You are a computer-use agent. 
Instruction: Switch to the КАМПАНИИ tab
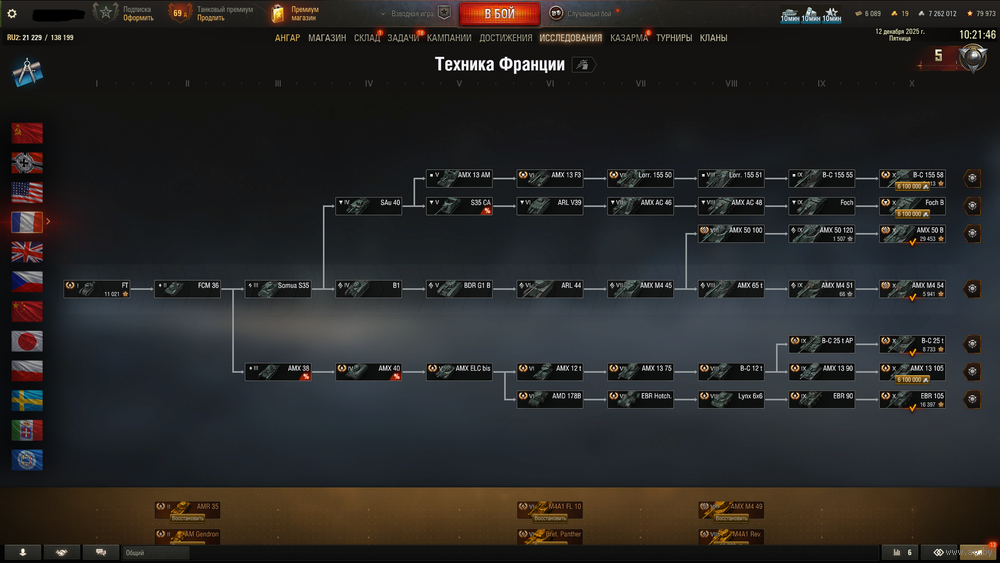point(449,38)
